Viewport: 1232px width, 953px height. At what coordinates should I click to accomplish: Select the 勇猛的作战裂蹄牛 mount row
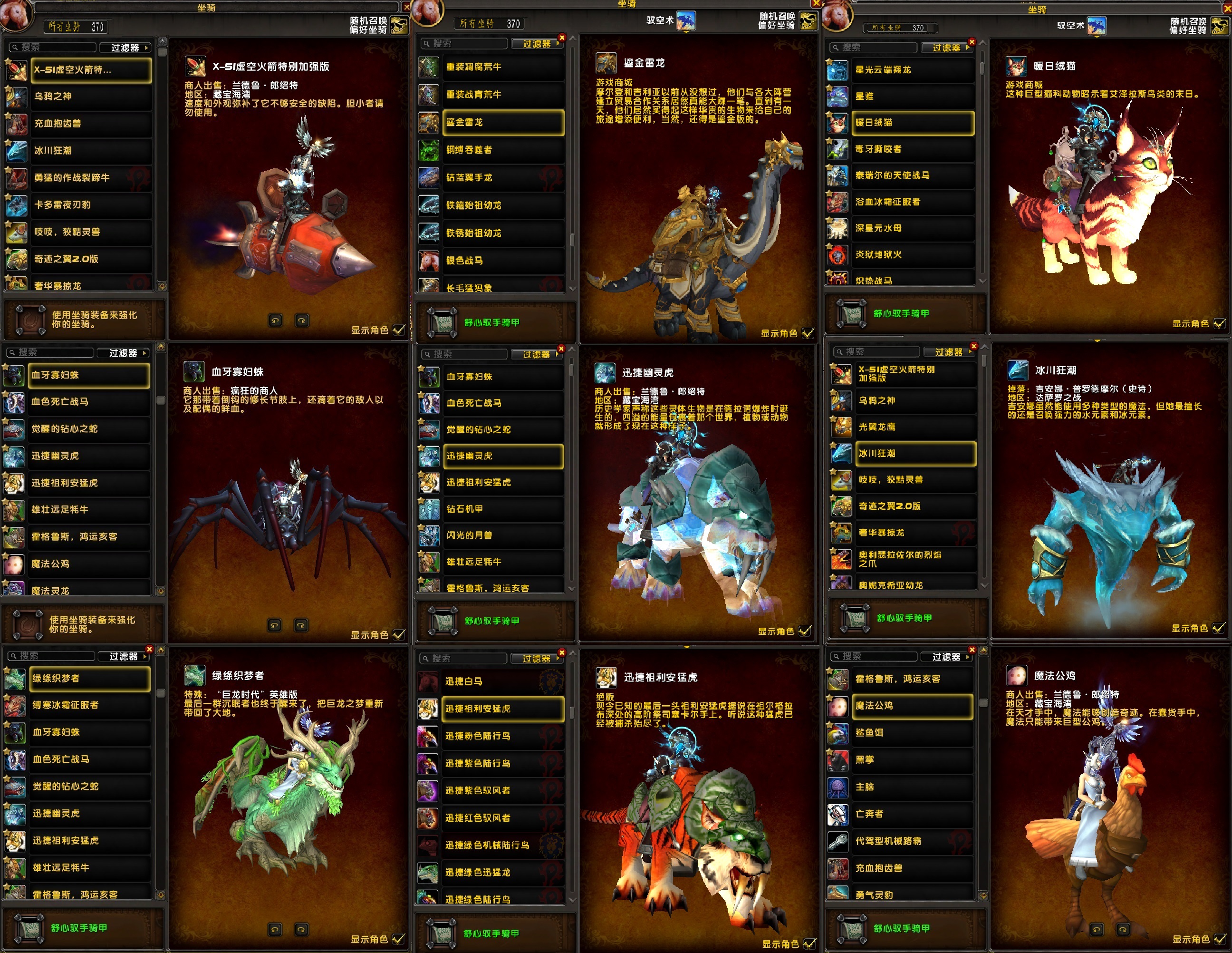[x=90, y=178]
